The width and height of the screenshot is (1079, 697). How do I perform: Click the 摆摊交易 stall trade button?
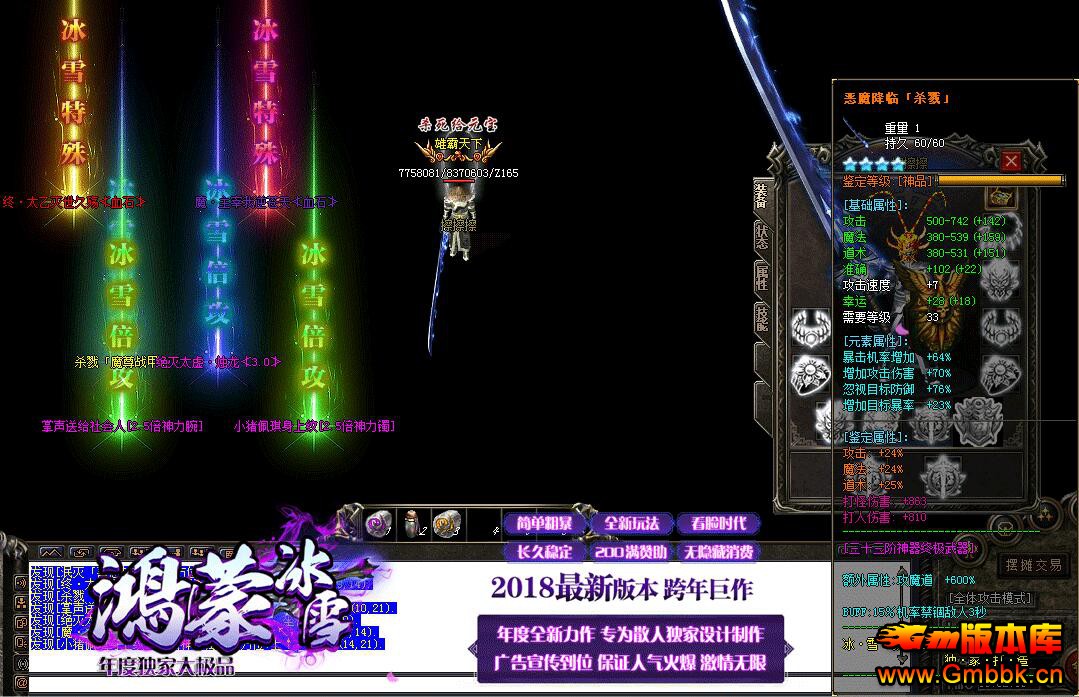coord(1033,565)
